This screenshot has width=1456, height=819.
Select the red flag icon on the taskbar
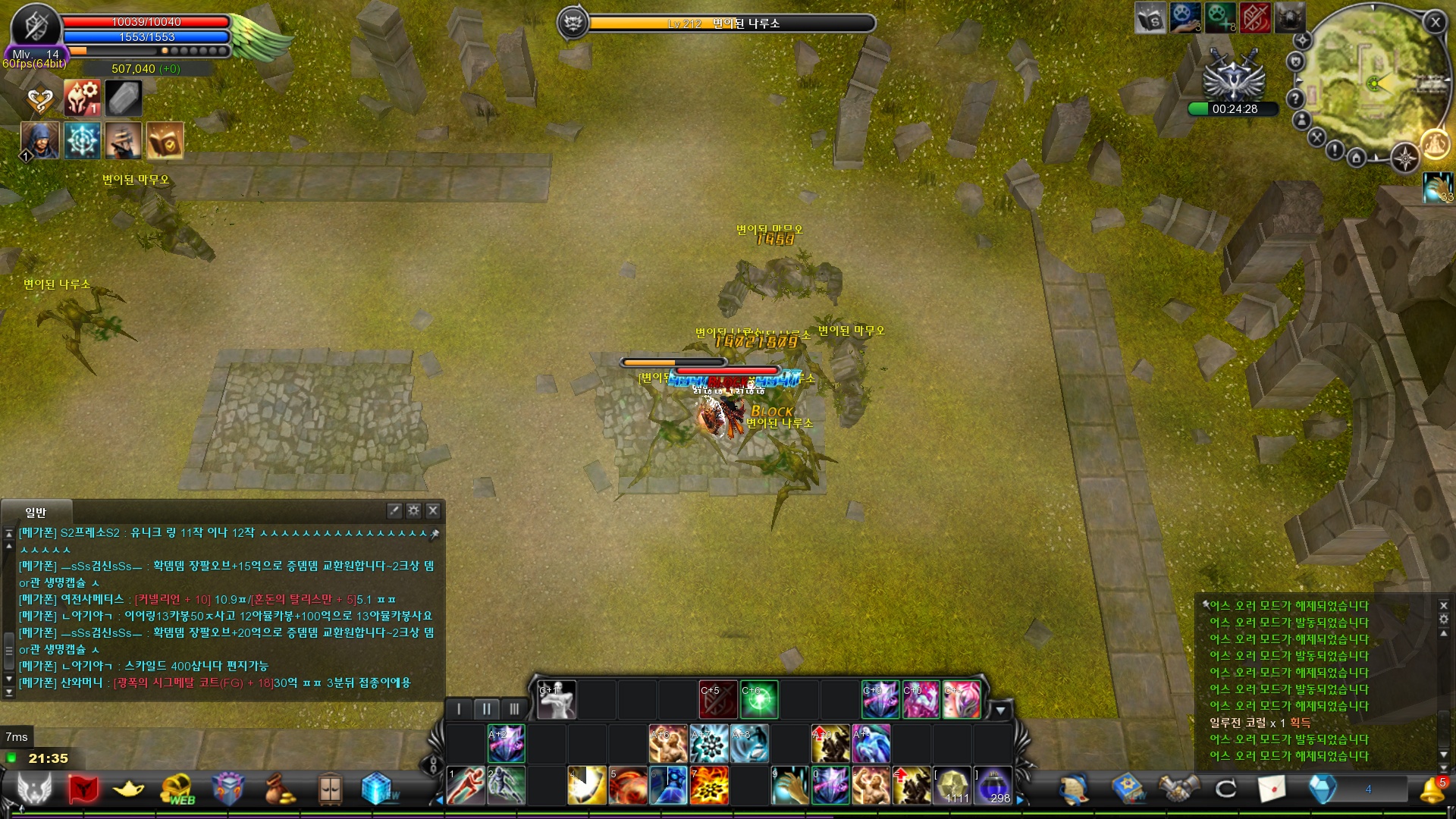(82, 789)
